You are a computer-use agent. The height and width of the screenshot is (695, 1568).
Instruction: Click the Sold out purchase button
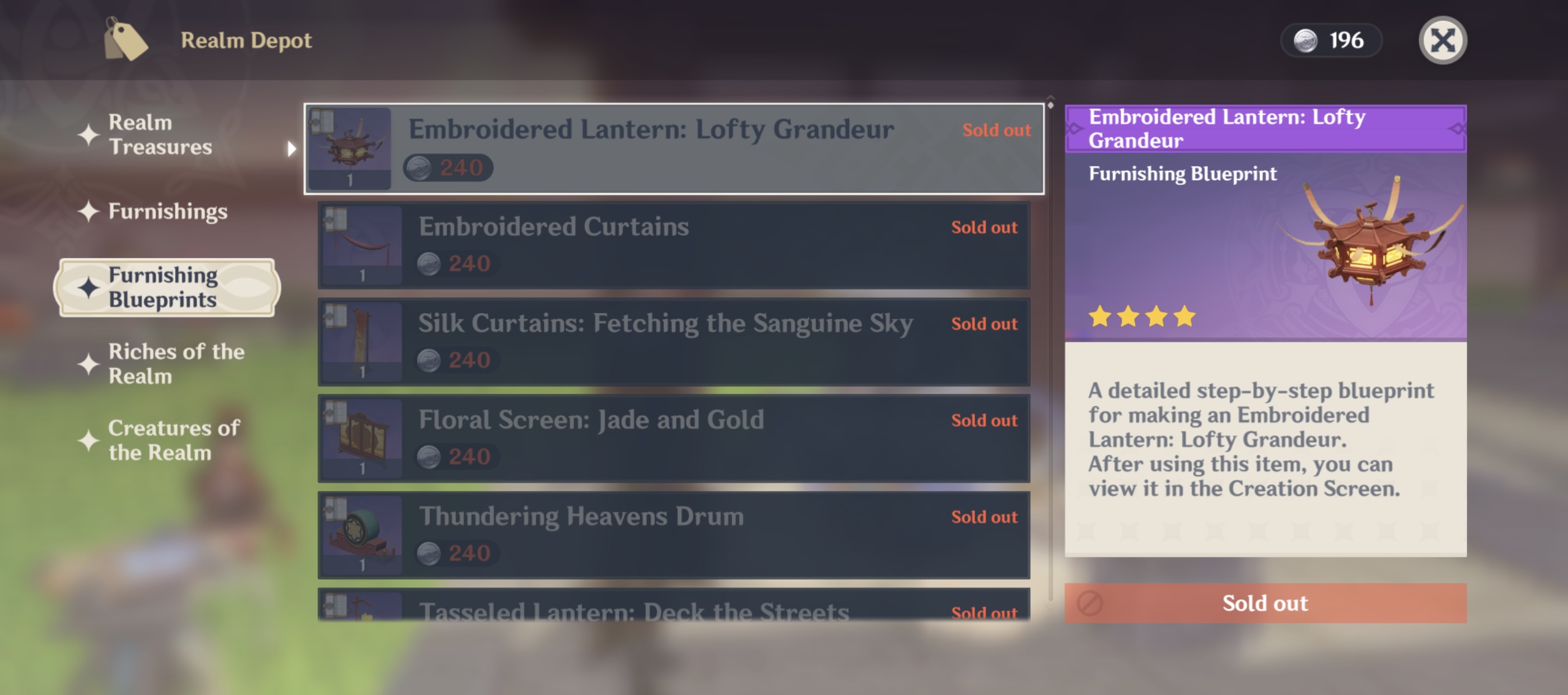point(1265,603)
